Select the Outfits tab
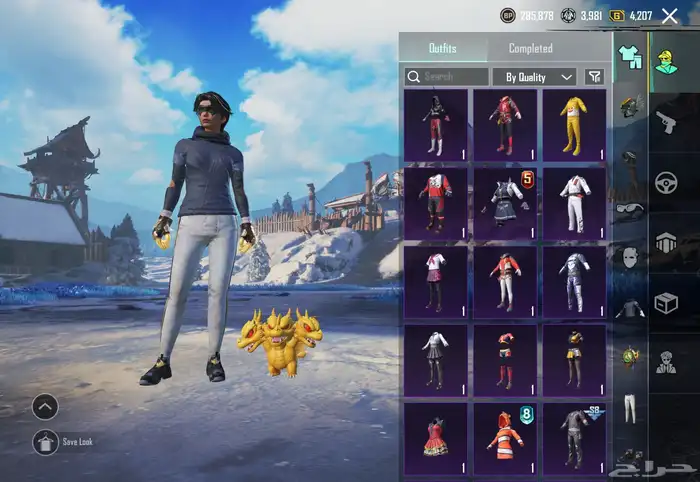Screen dimensions: 700x482 click(x=443, y=48)
